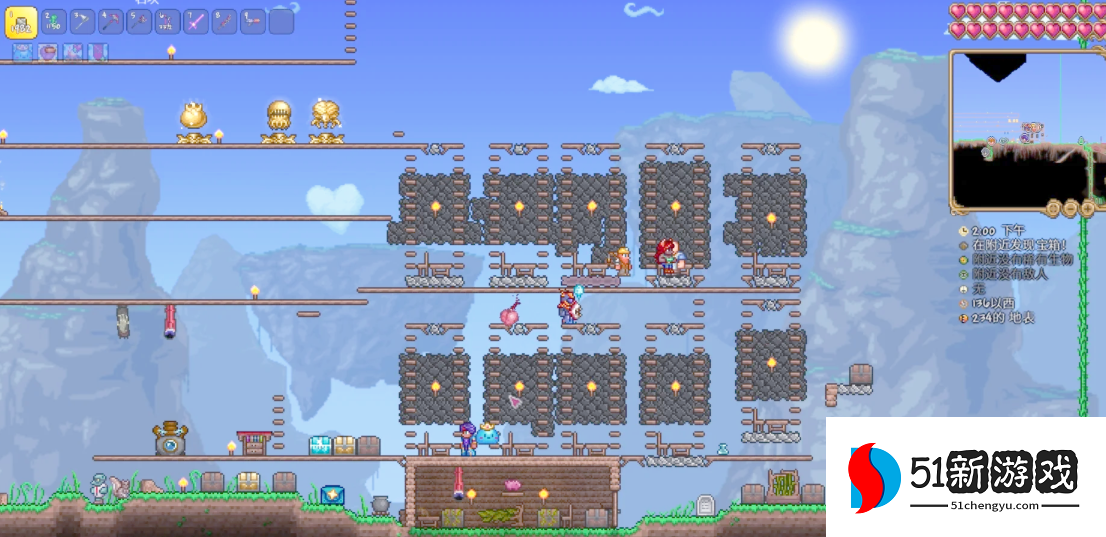Equip the pink sword in hotbar slot 7

(x=197, y=22)
